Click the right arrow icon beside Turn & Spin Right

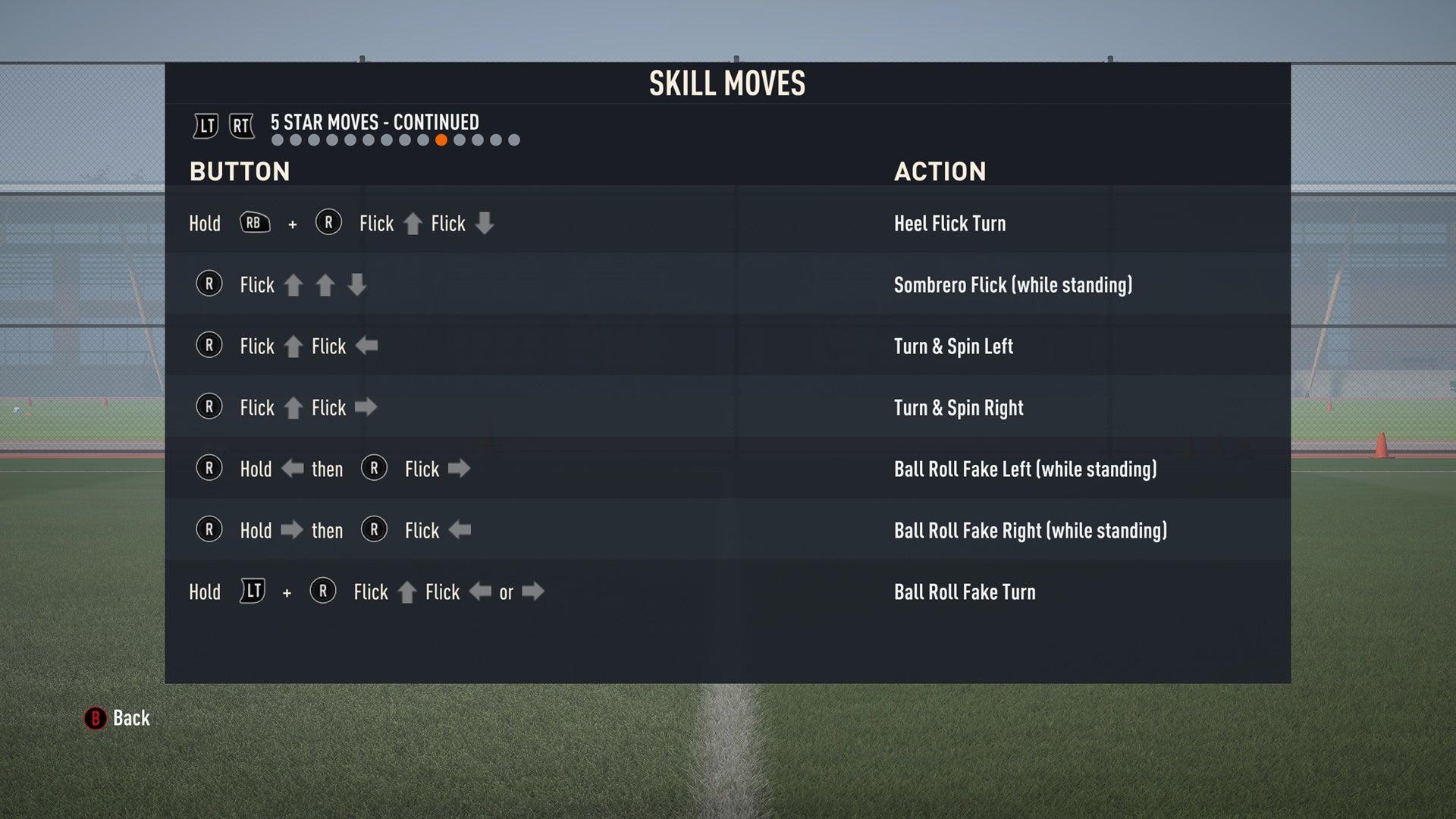tap(368, 407)
